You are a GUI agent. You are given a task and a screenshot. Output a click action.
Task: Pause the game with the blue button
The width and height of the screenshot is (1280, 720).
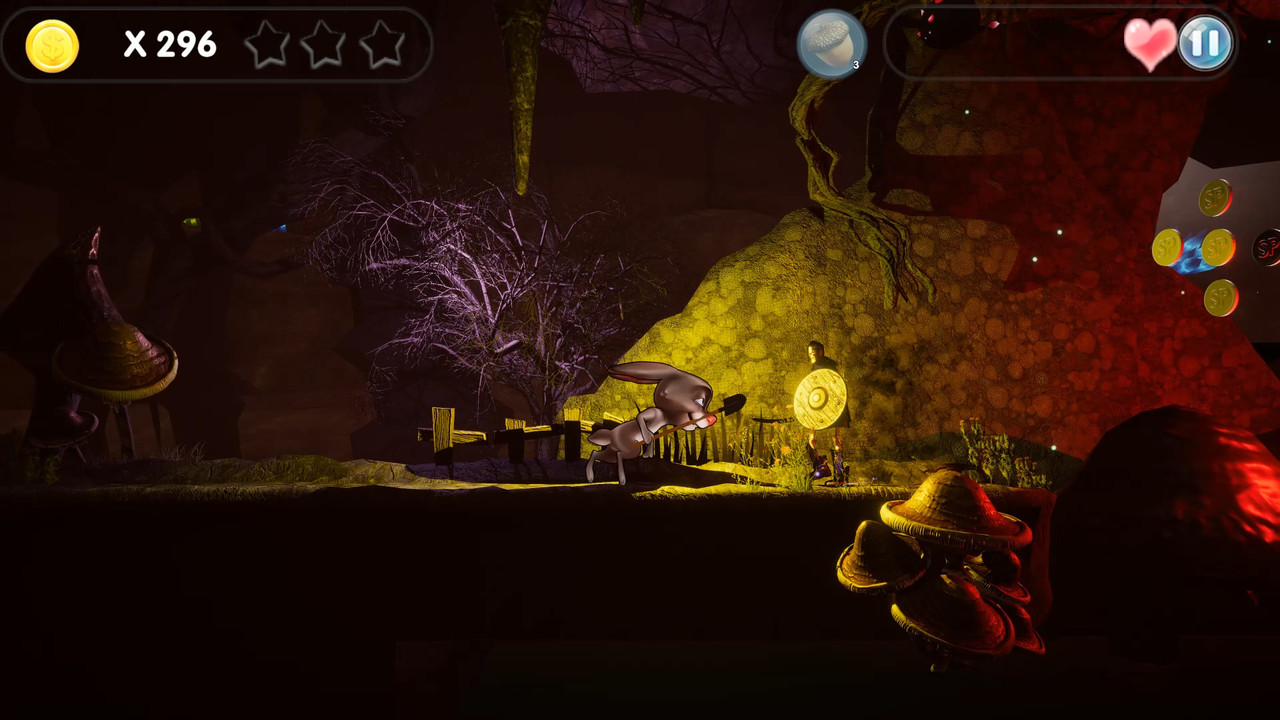(1204, 44)
